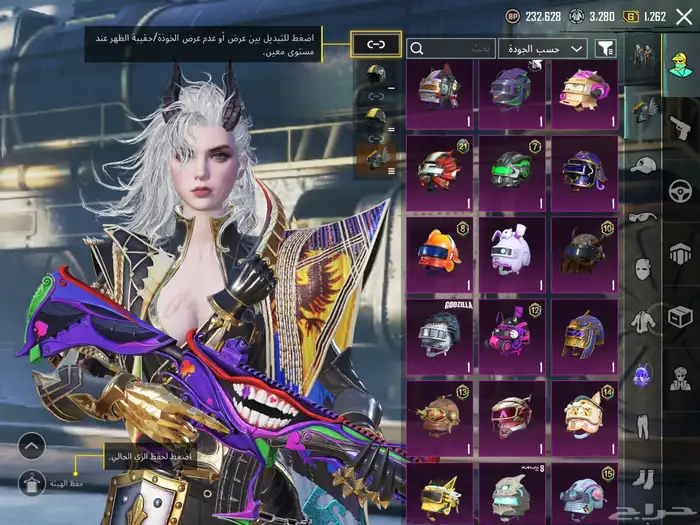Image resolution: width=700 pixels, height=525 pixels.
Task: Open the vehicle steering wheel tab
Action: click(679, 188)
